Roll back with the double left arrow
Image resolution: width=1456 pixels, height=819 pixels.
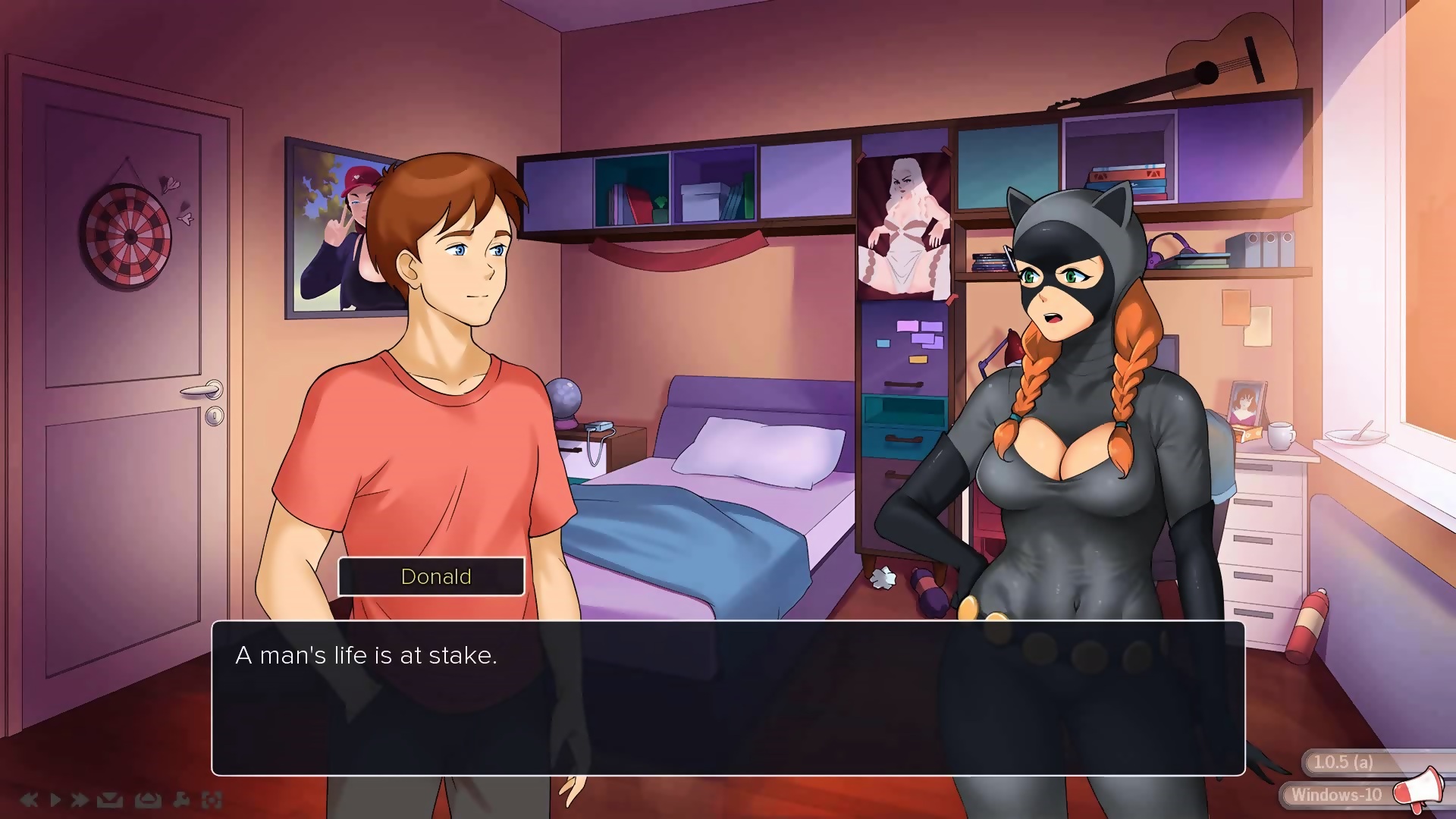click(x=29, y=799)
